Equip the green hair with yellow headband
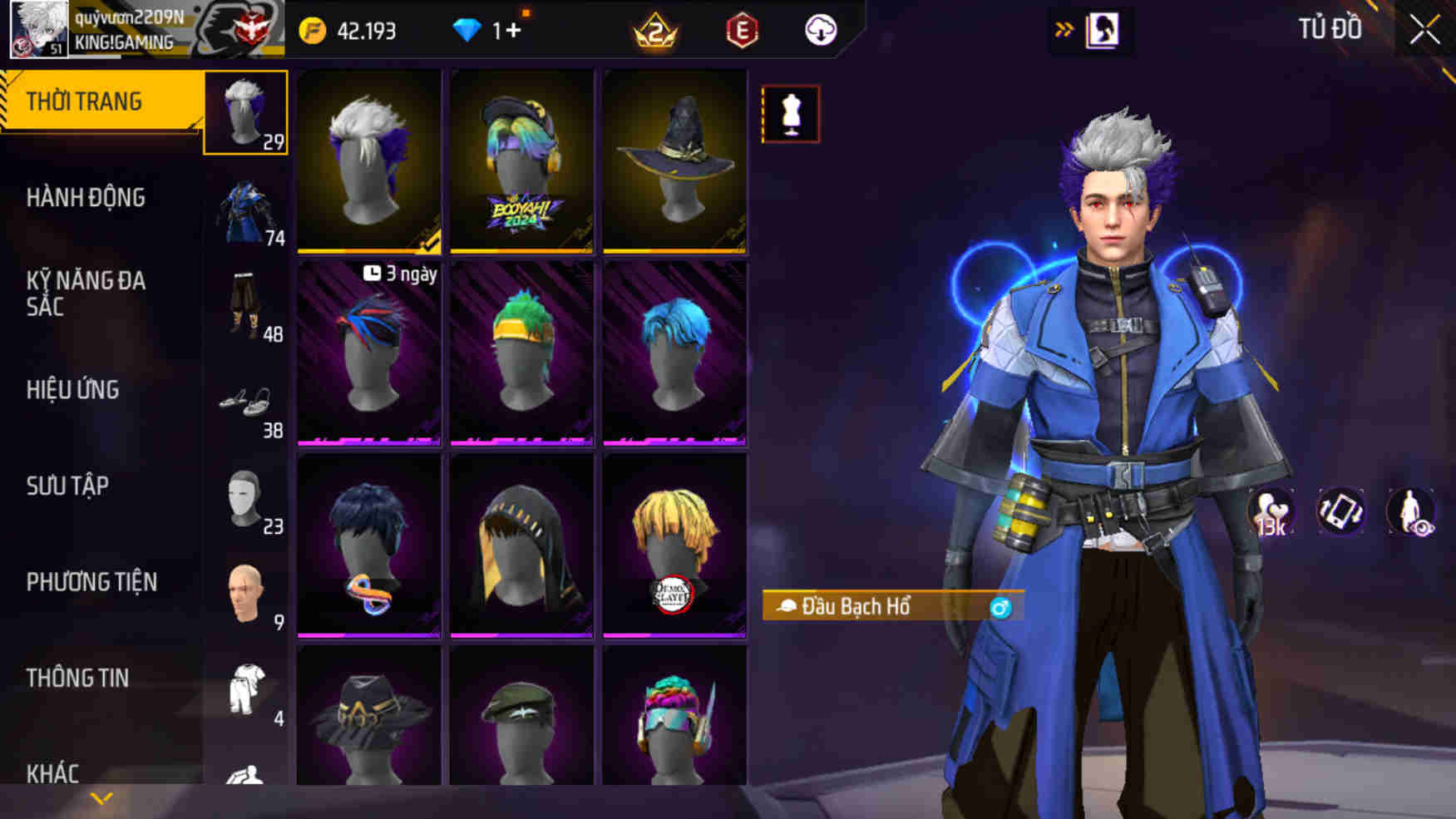The image size is (1456, 819). pos(522,353)
